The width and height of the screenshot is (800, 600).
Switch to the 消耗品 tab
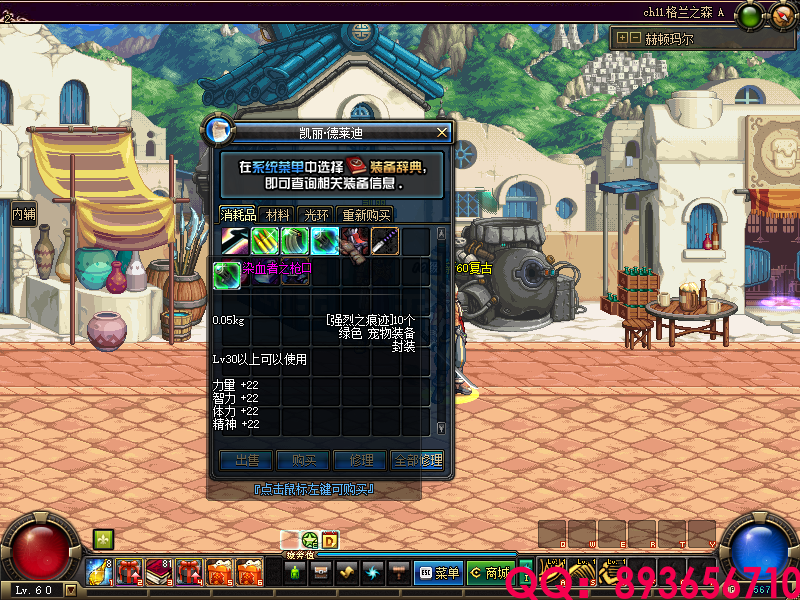[239, 214]
